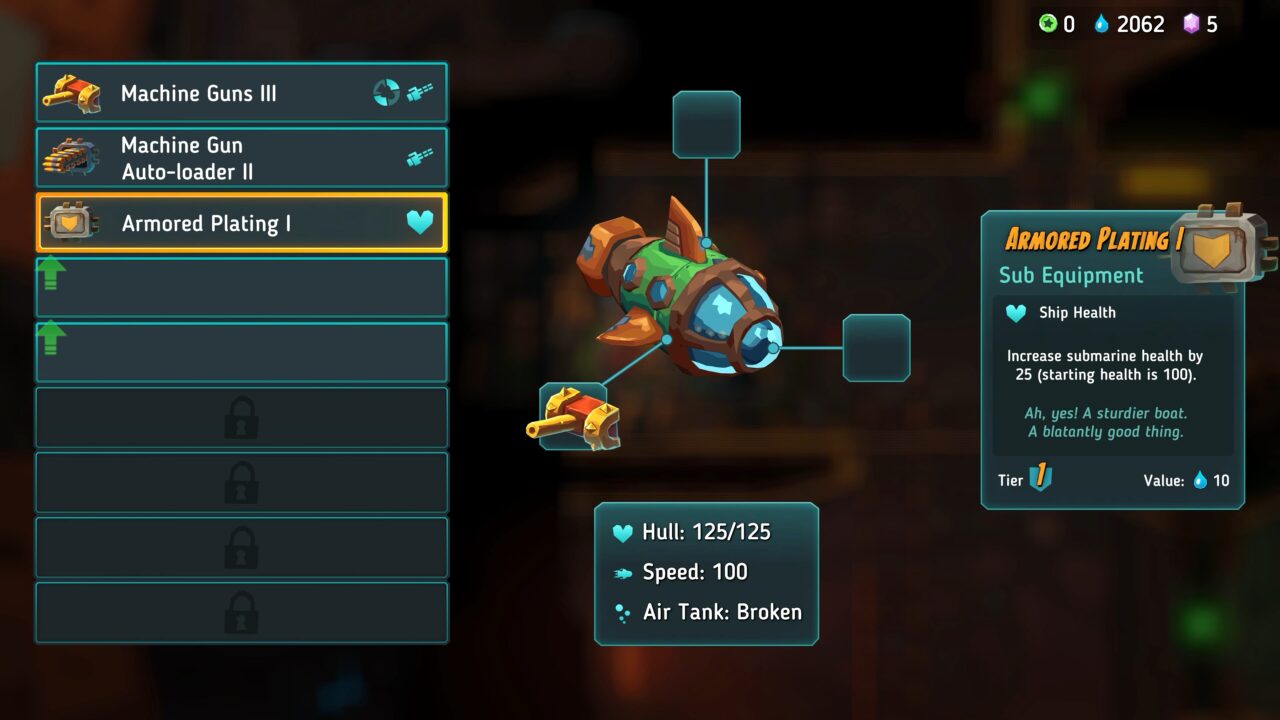Click the top padlock on a locked slot
1280x720 pixels.
(241, 417)
